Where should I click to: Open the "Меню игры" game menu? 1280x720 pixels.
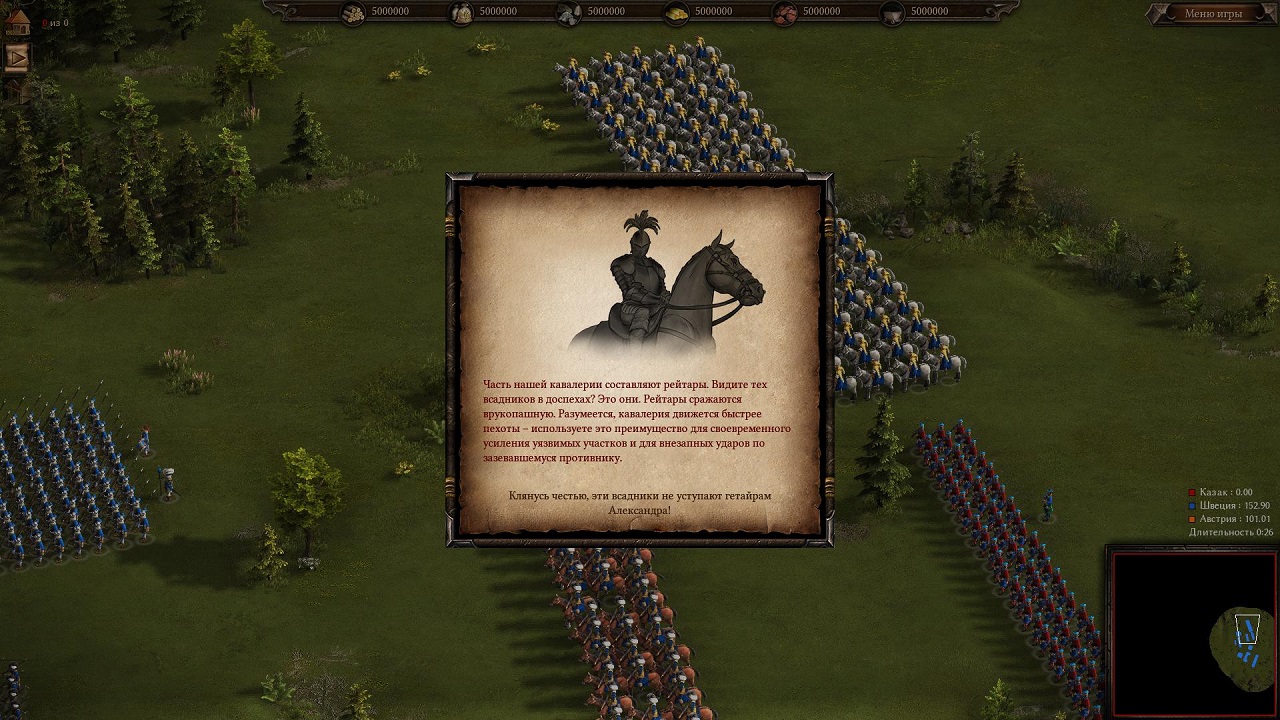1212,14
